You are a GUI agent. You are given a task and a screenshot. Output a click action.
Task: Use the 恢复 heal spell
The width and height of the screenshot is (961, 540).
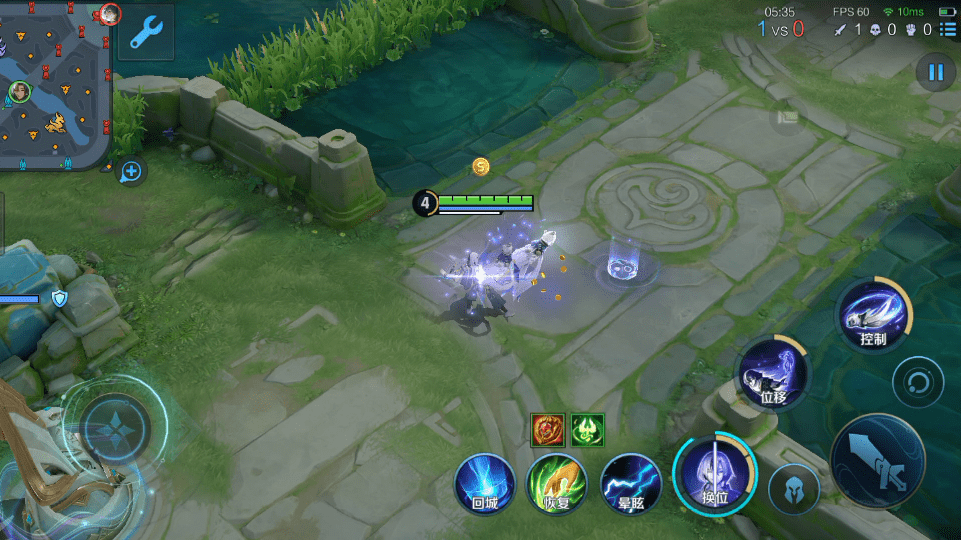[557, 484]
